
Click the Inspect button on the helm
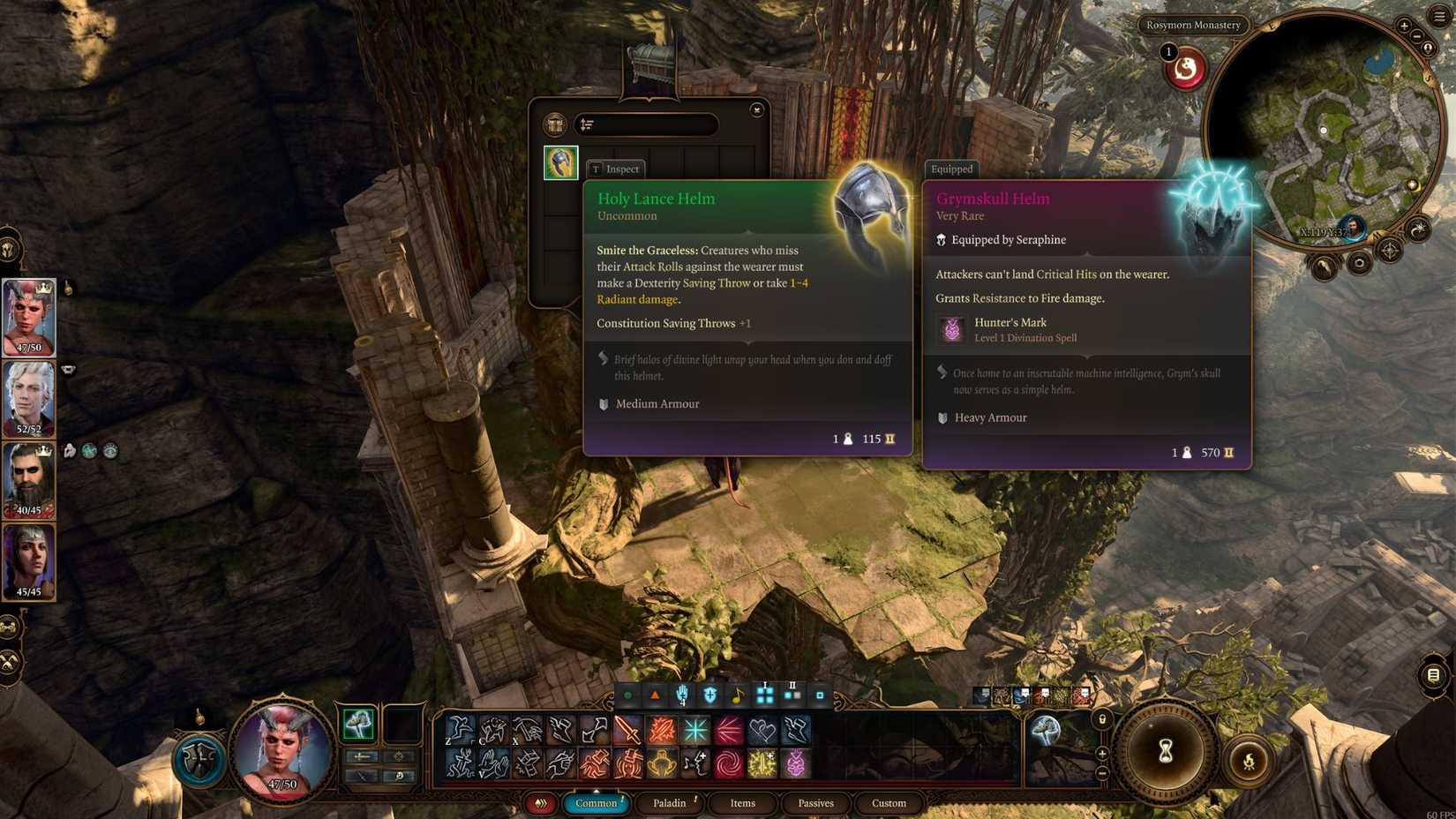click(x=616, y=169)
